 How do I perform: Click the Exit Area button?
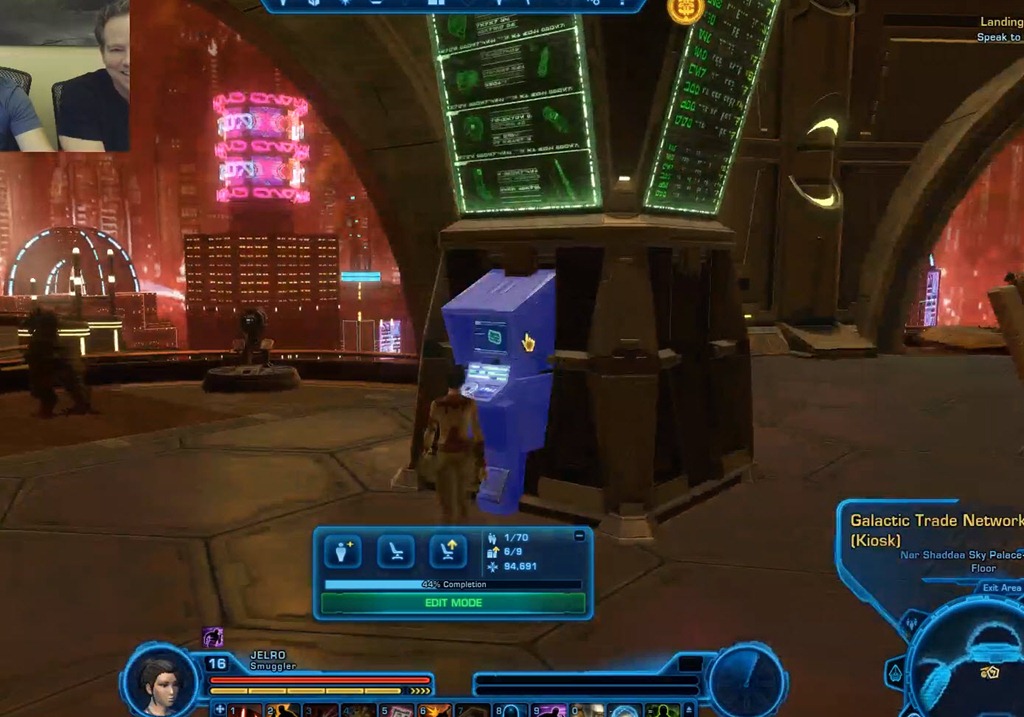[1001, 587]
